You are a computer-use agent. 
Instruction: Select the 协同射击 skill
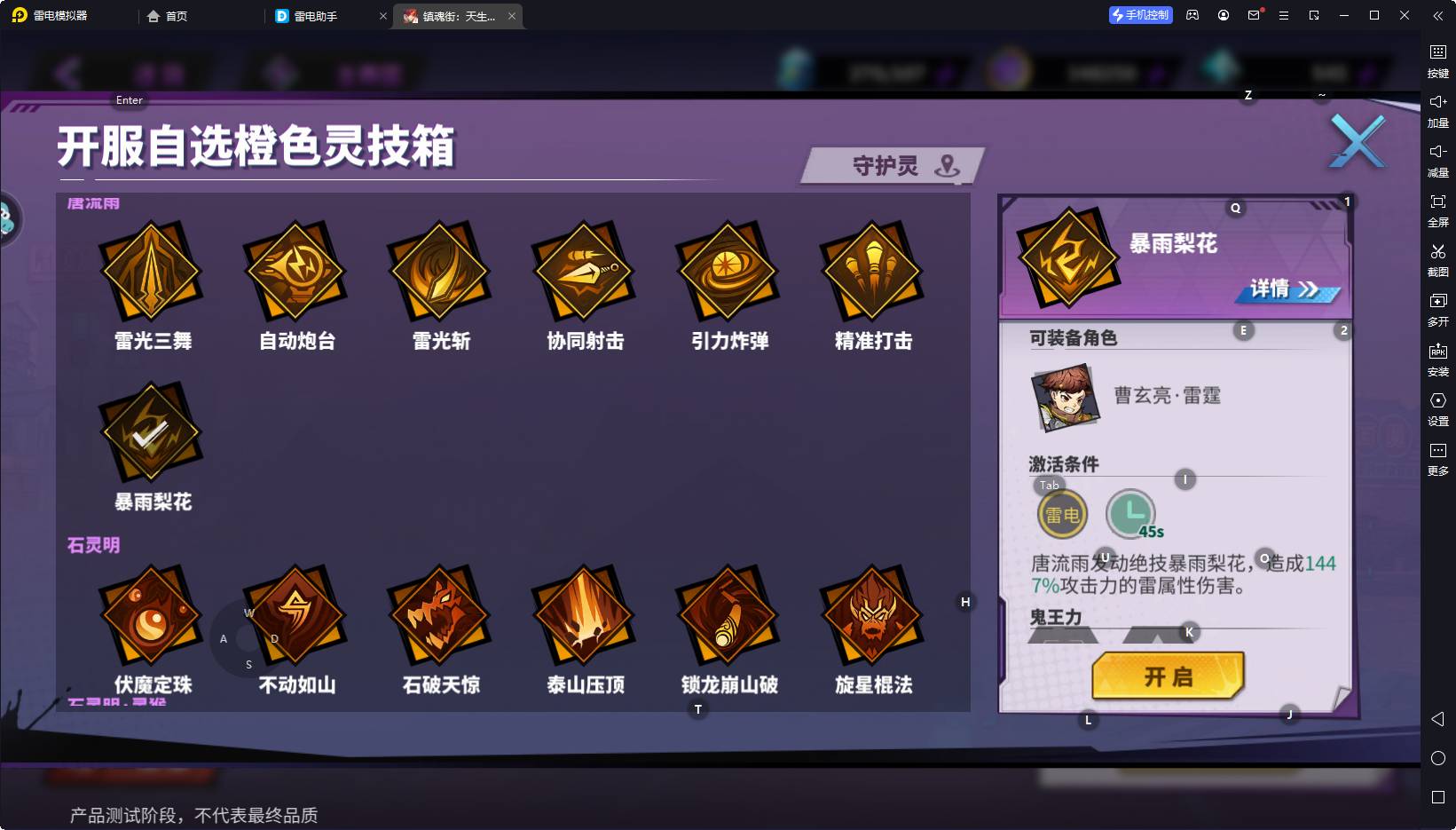click(584, 271)
